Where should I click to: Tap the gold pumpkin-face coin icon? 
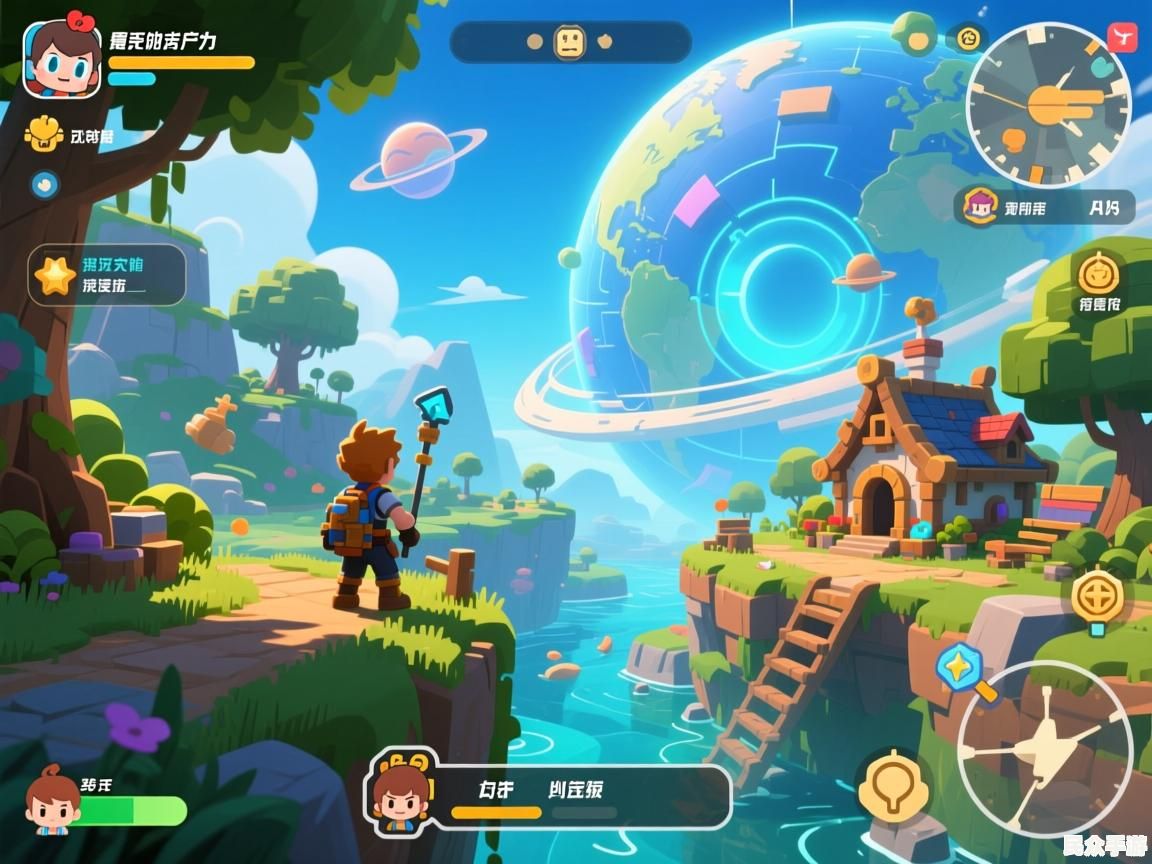pos(1100,270)
